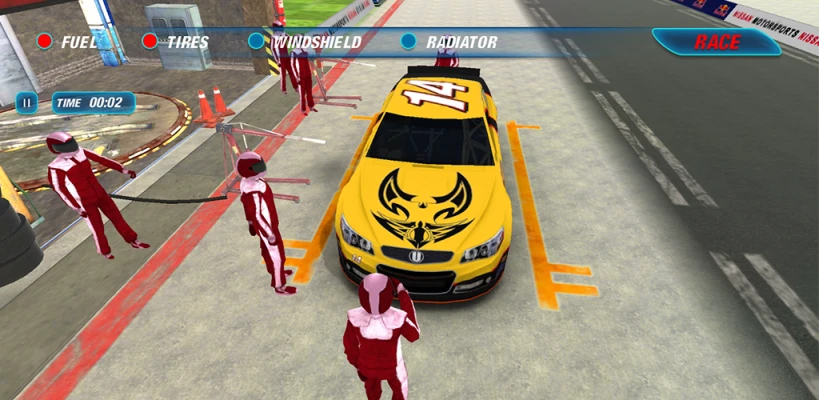Activate the Radiator service task
The image size is (819, 400).
[449, 42]
